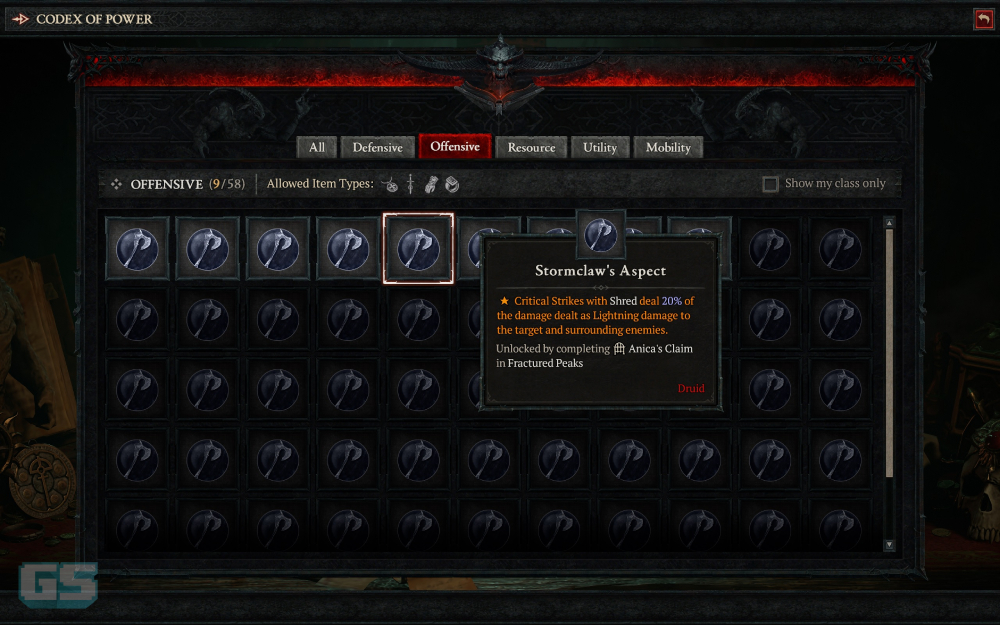Close the Codex of Power window
Image resolution: width=1000 pixels, height=625 pixels.
983,19
